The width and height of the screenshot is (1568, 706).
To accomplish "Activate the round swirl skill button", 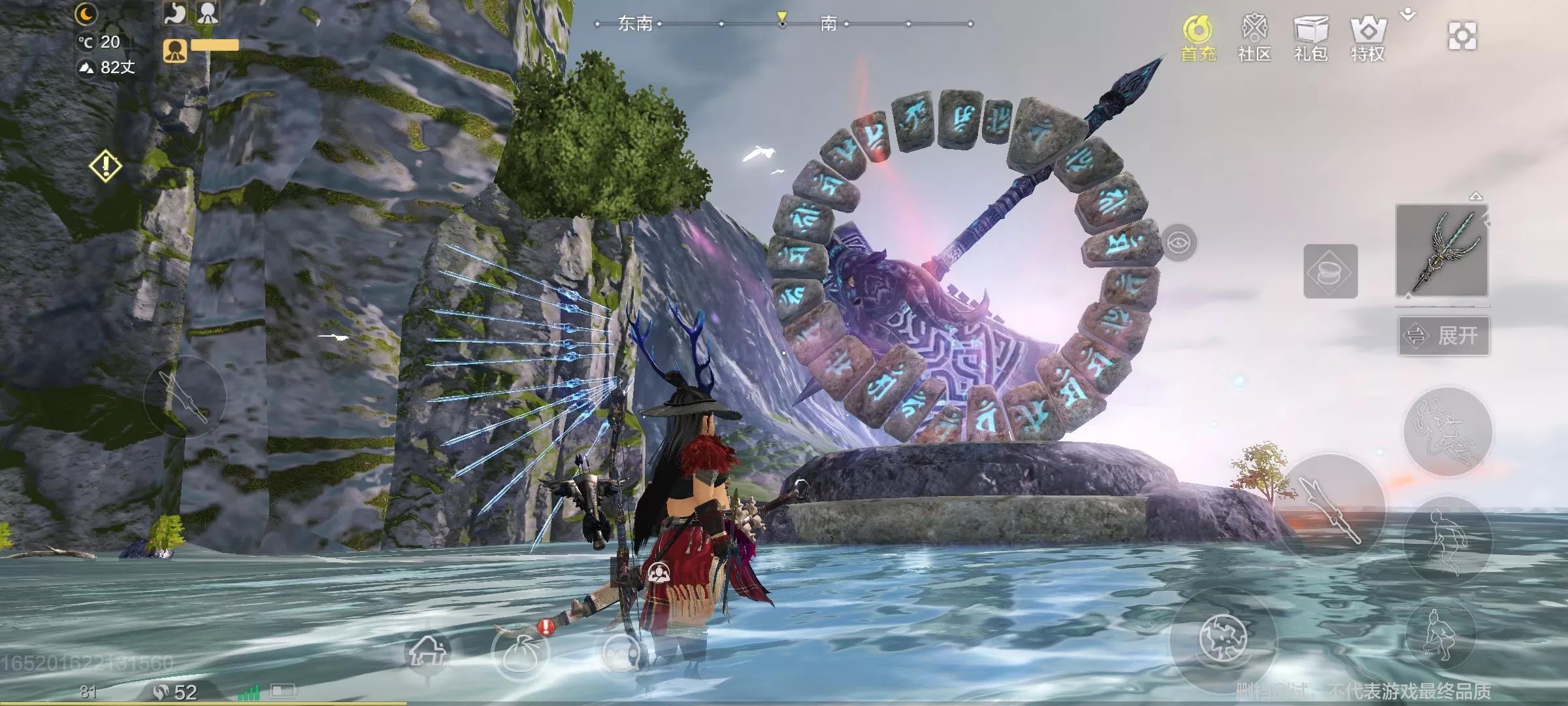I will tap(1223, 639).
